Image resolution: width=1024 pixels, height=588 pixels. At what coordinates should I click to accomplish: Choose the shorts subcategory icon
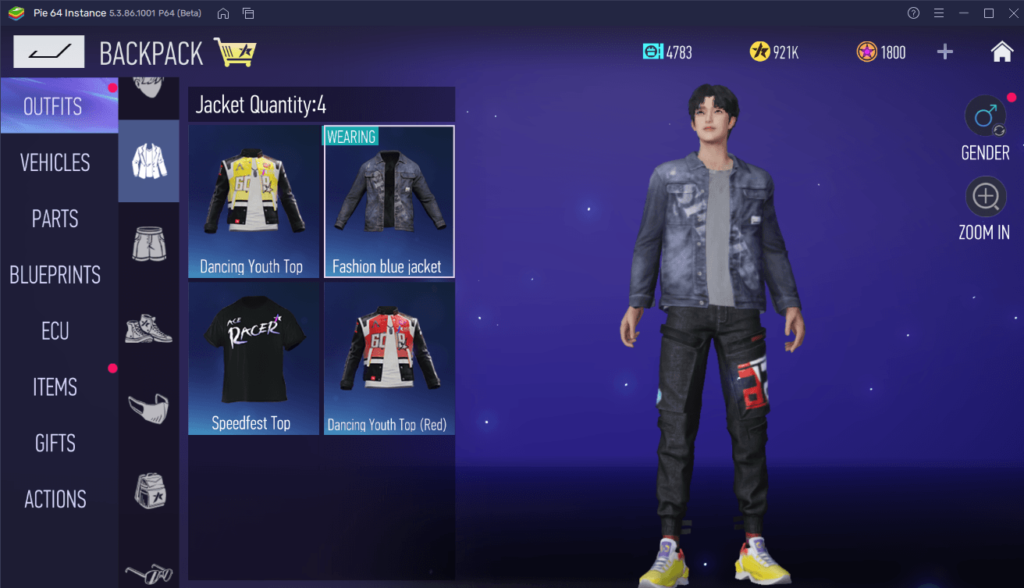coord(148,244)
